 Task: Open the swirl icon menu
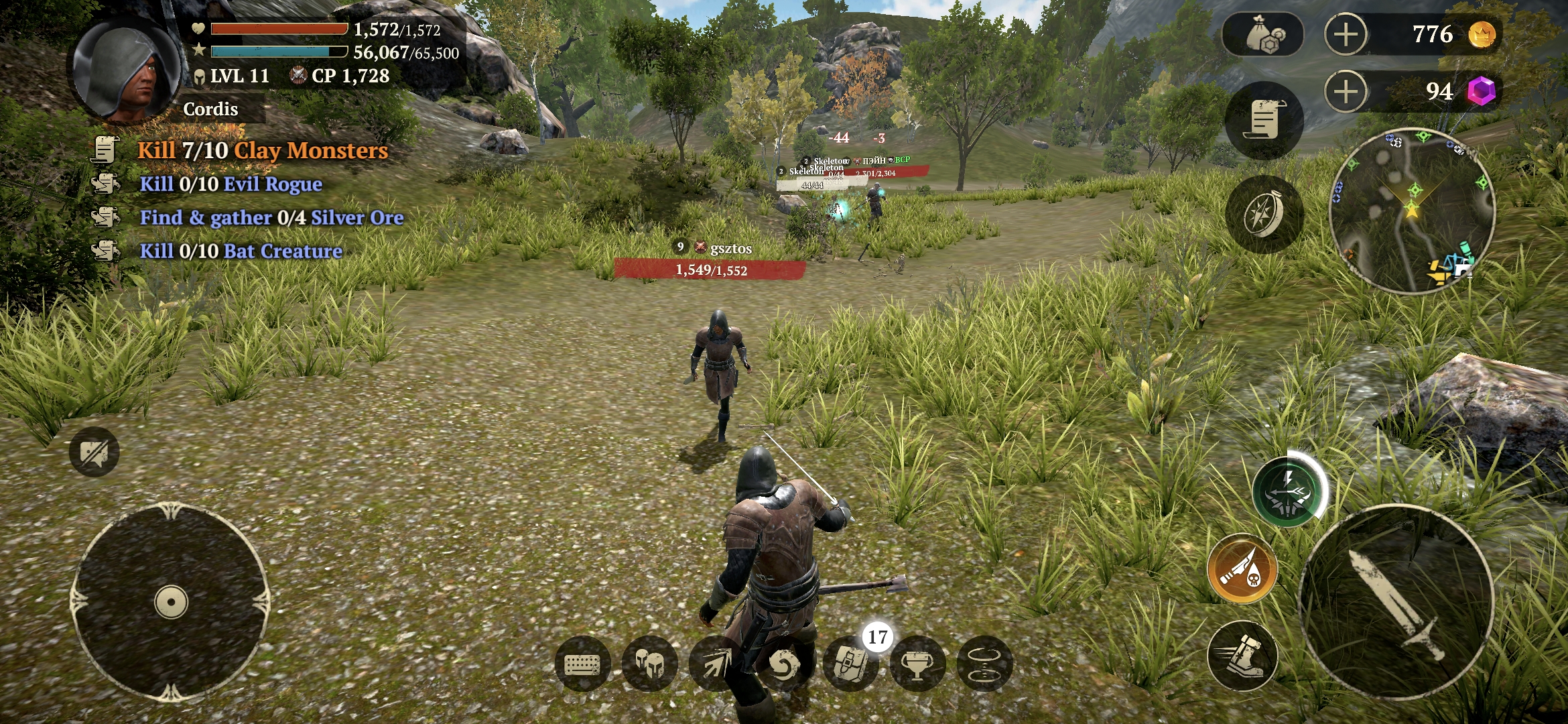point(783,664)
